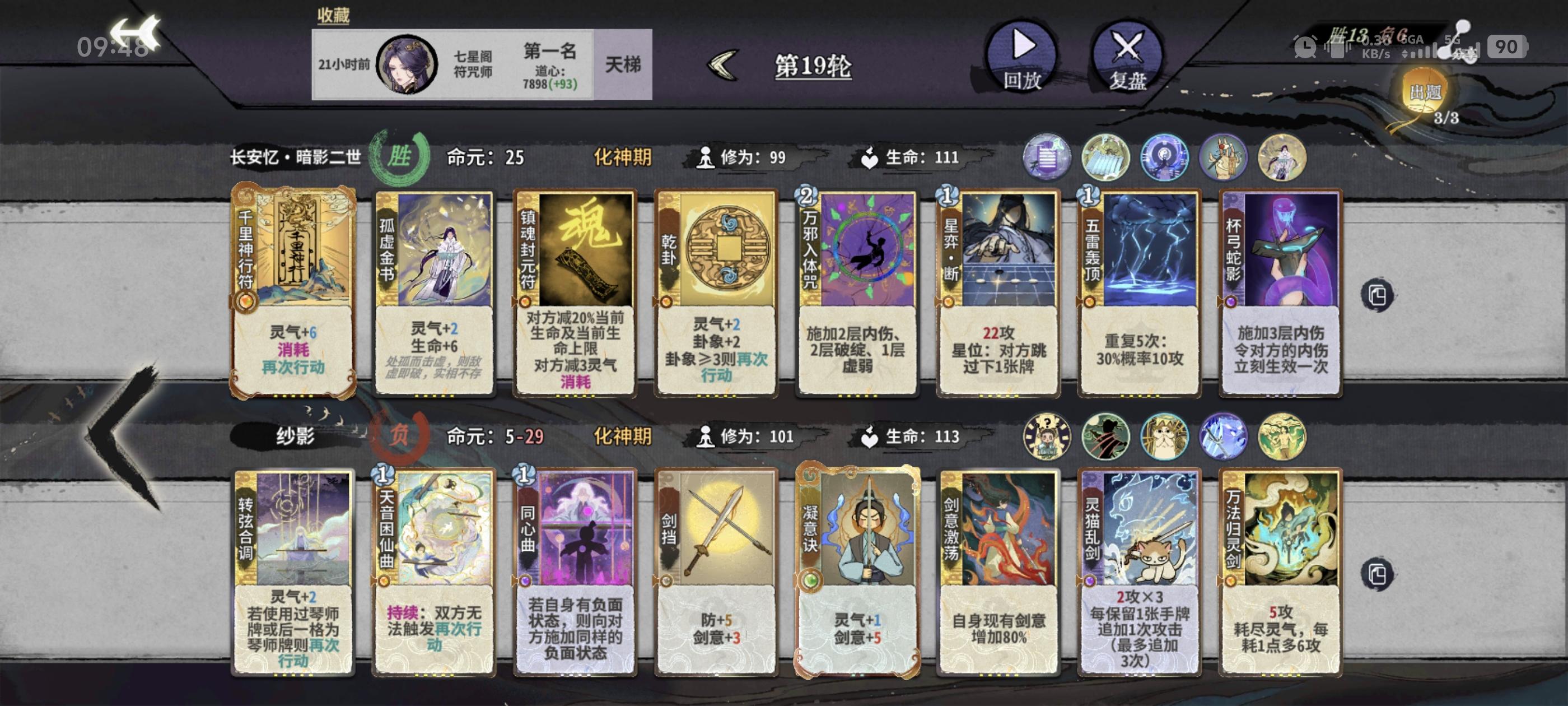Inspect the blue sword spirit icon near 纱影
Image resolution: width=1568 pixels, height=706 pixels.
coord(1224,439)
